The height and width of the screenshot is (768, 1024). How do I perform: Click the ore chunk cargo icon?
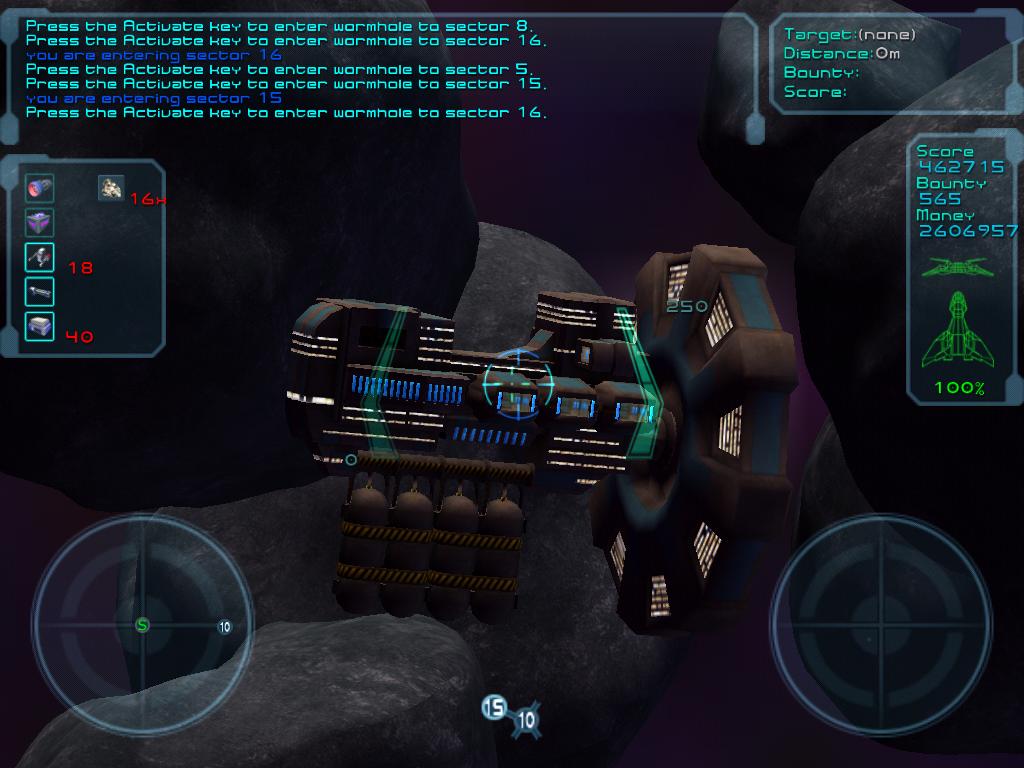click(111, 187)
